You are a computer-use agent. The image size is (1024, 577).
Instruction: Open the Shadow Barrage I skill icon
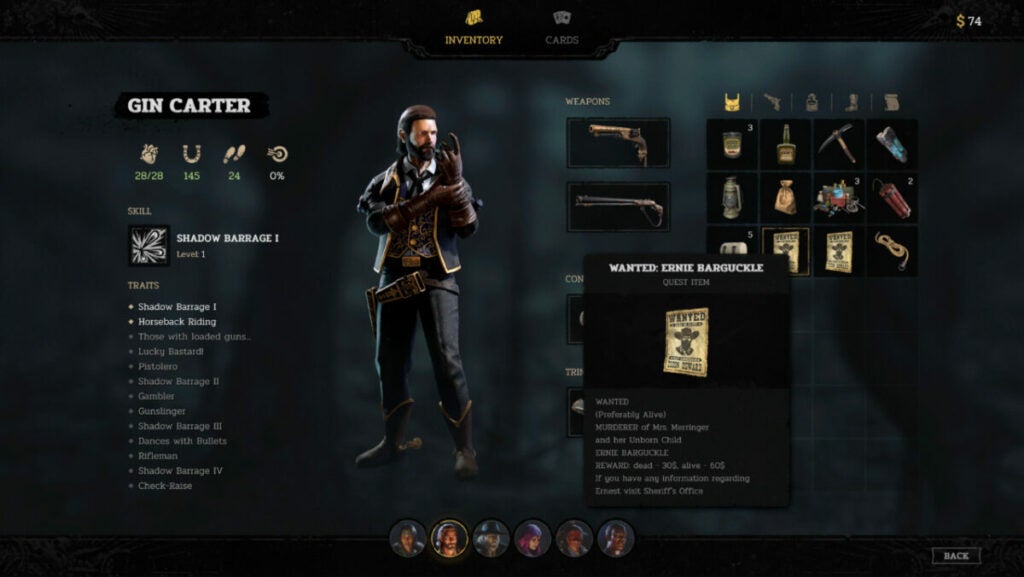[x=149, y=245]
